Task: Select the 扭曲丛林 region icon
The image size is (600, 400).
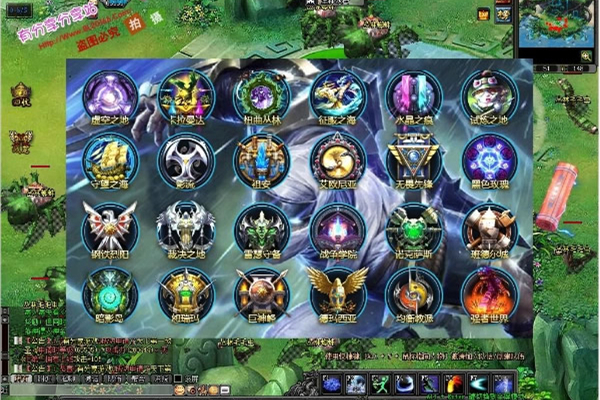Action: click(262, 96)
